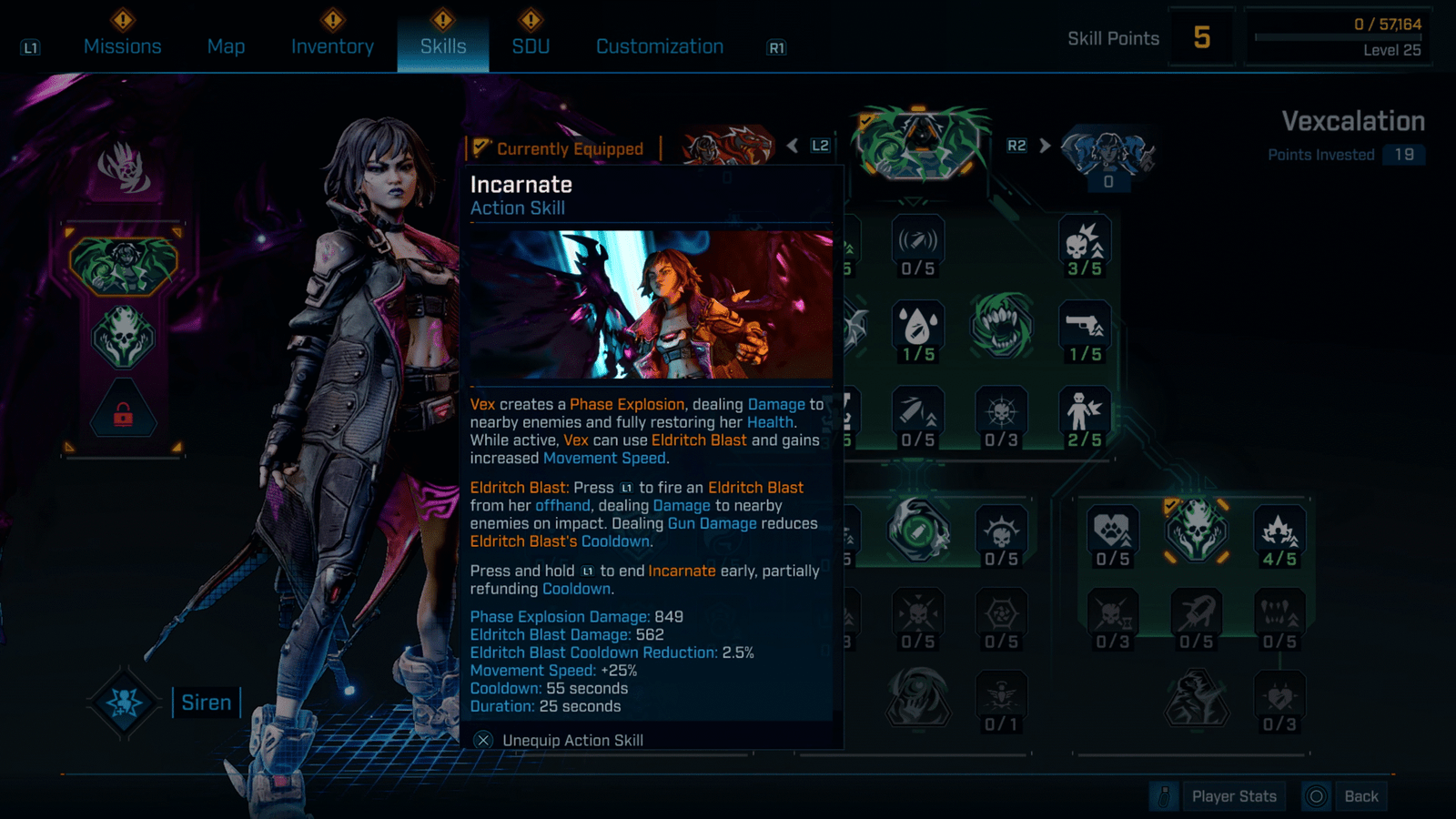Select the skull skill at 3/5
Screen dimensions: 1456x819
tap(1085, 244)
